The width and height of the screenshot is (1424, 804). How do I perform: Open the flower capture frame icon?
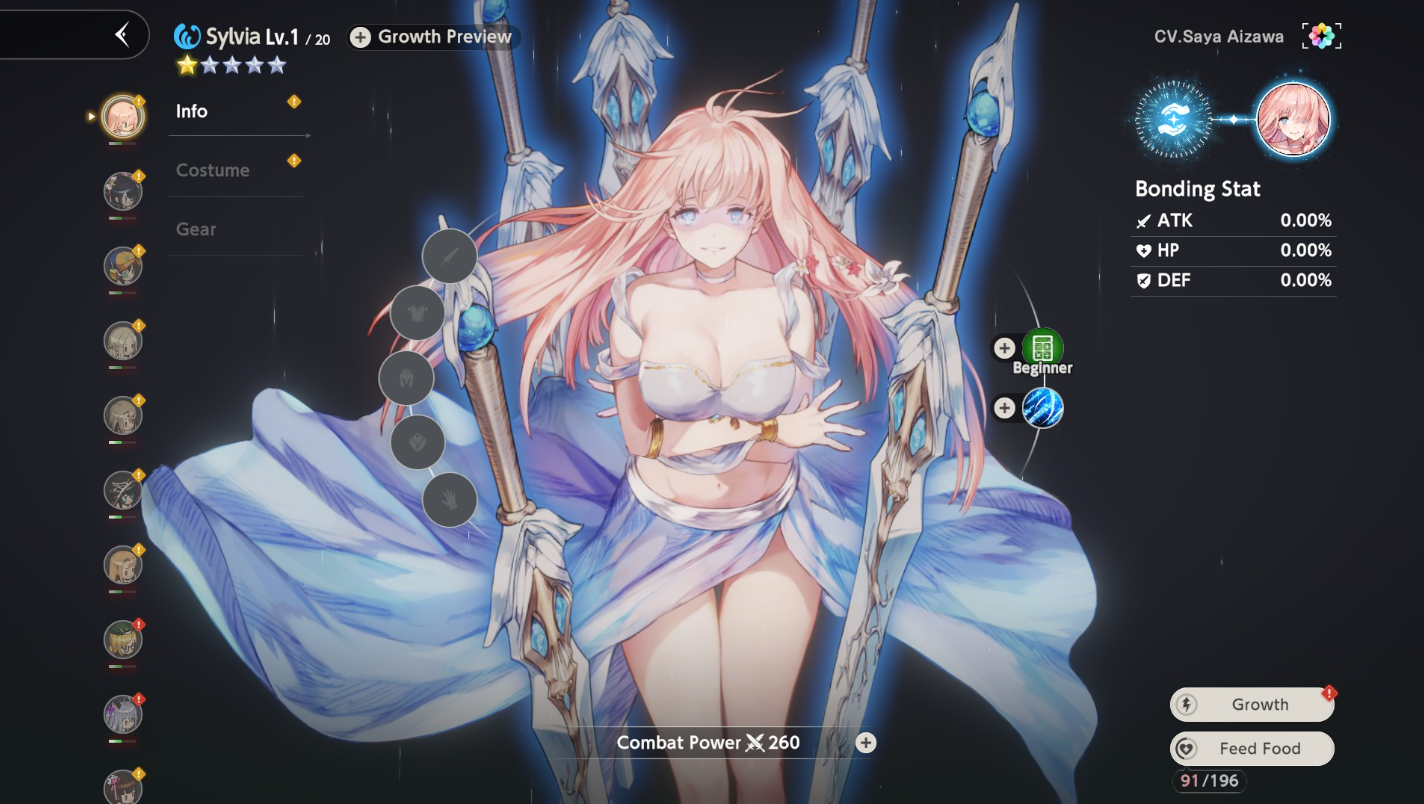pyautogui.click(x=1321, y=34)
